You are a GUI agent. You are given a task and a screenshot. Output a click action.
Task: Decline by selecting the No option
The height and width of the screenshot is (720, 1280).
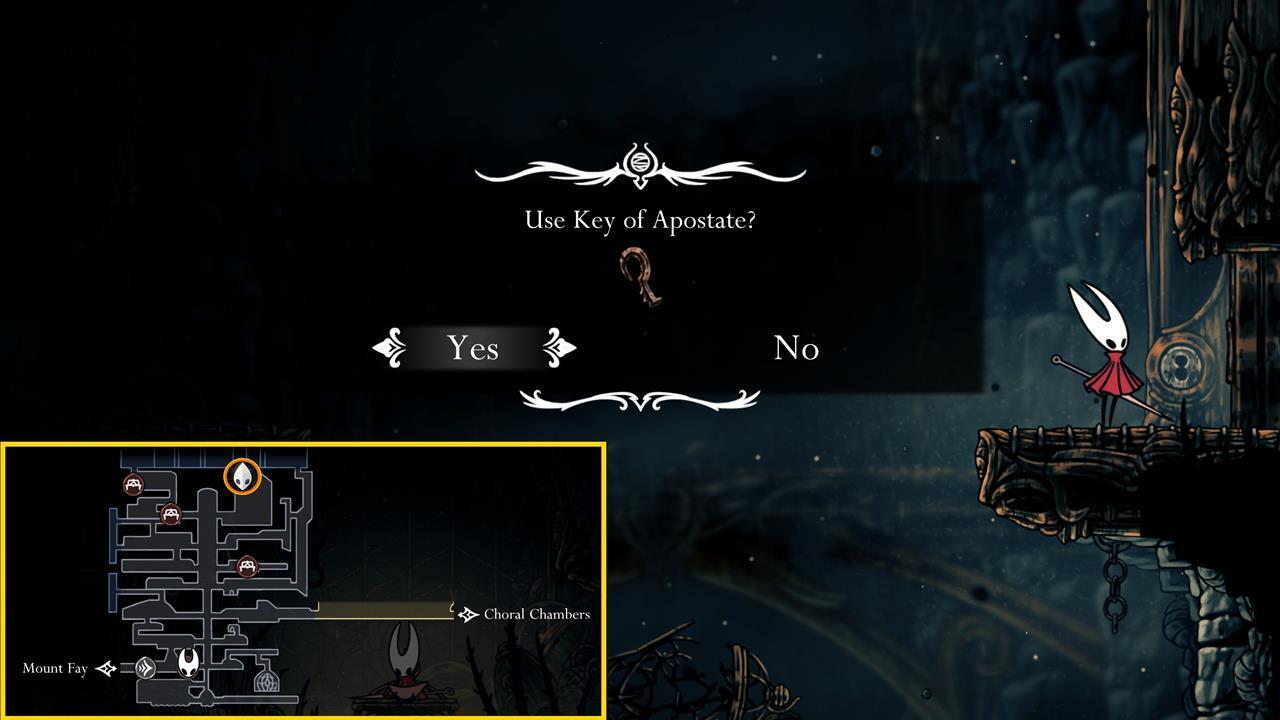[797, 348]
